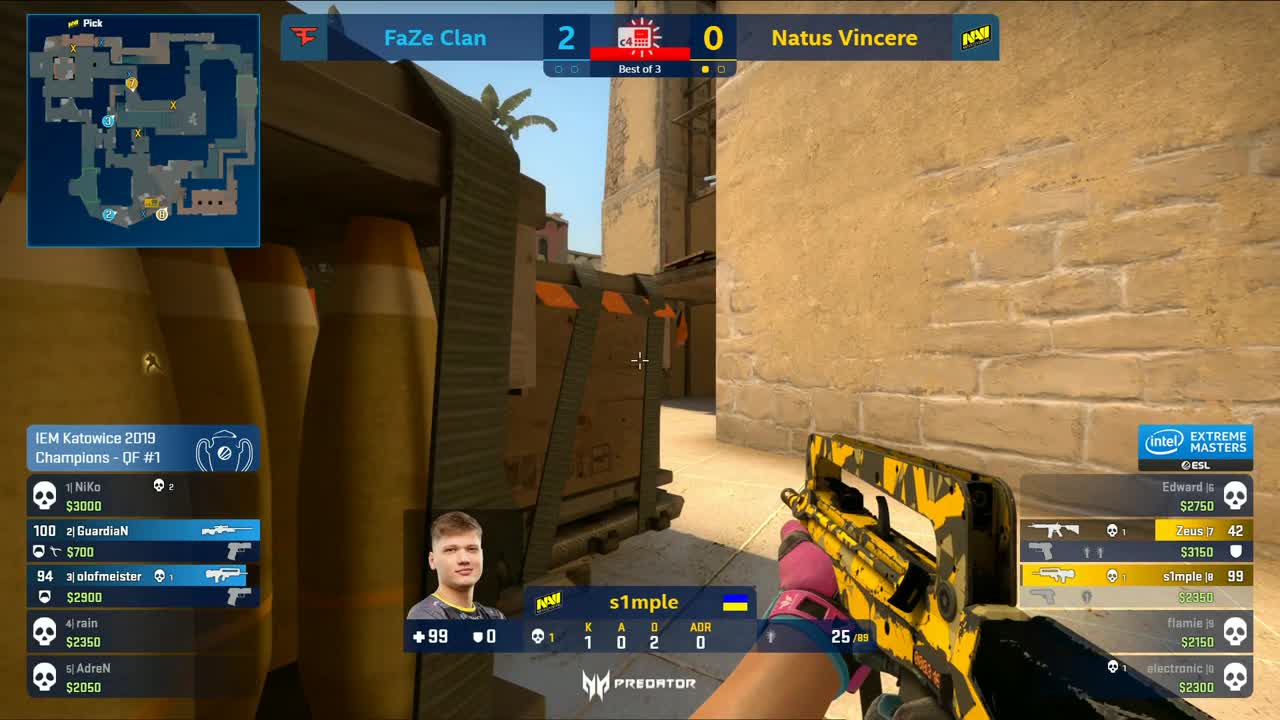Expand Zeus's grenade inventory row
Screen dimensions: 1280x720
click(1093, 550)
